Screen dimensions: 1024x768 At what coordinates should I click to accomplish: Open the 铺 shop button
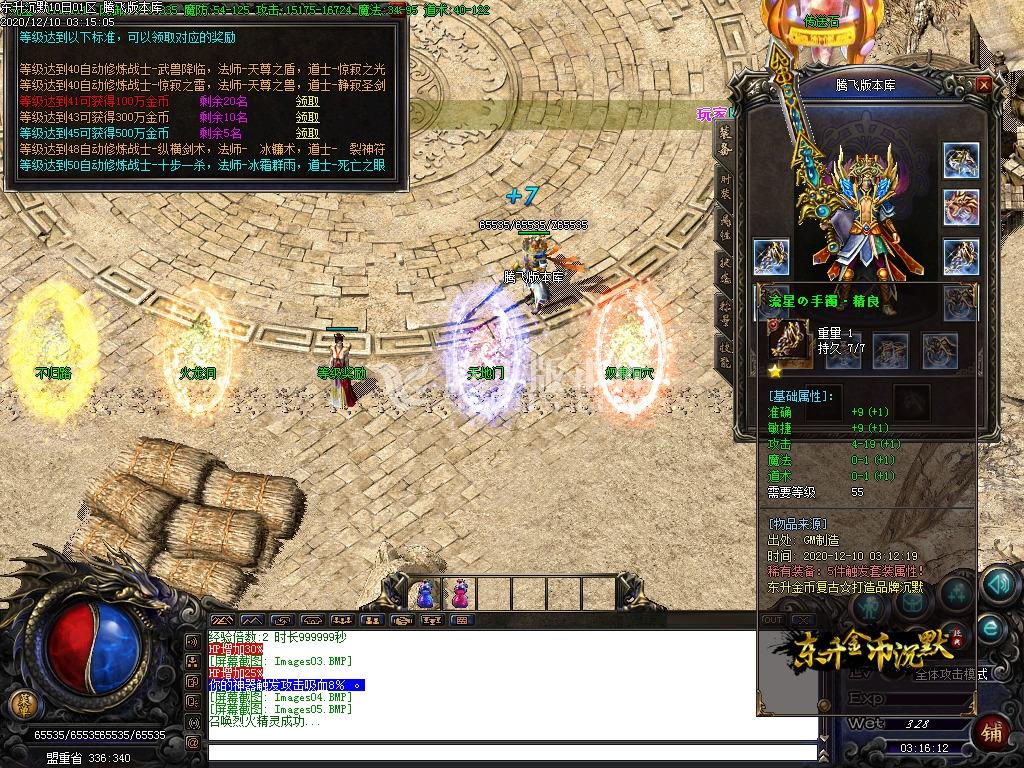[x=992, y=729]
